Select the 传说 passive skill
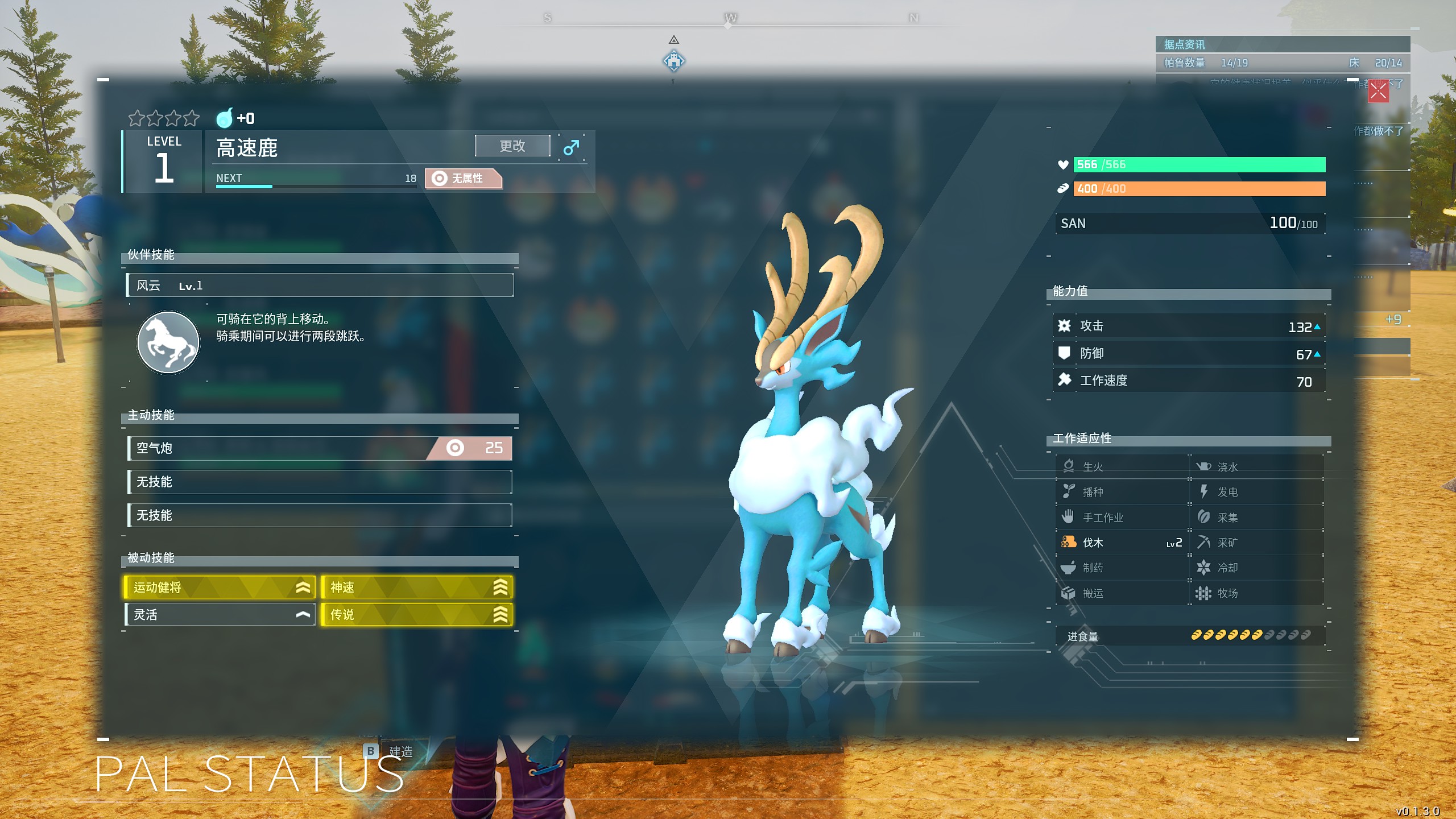 pyautogui.click(x=416, y=615)
